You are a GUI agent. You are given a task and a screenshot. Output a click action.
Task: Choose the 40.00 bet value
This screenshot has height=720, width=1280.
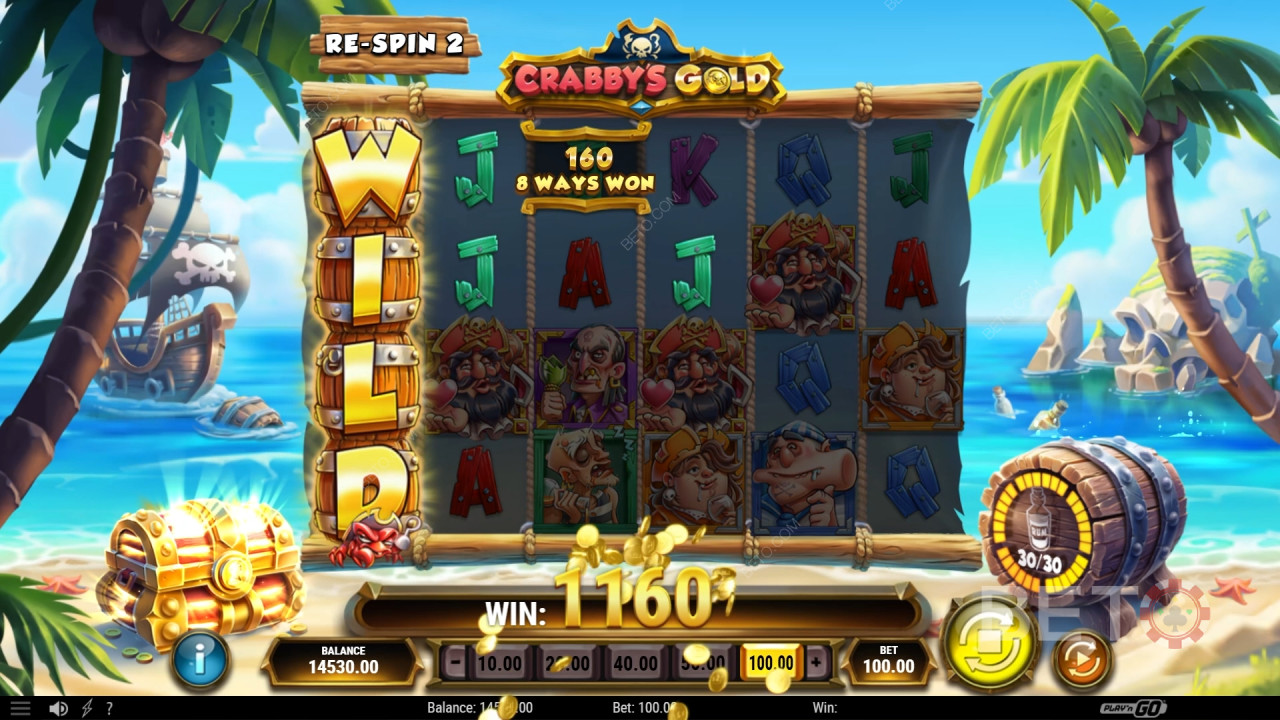(635, 662)
